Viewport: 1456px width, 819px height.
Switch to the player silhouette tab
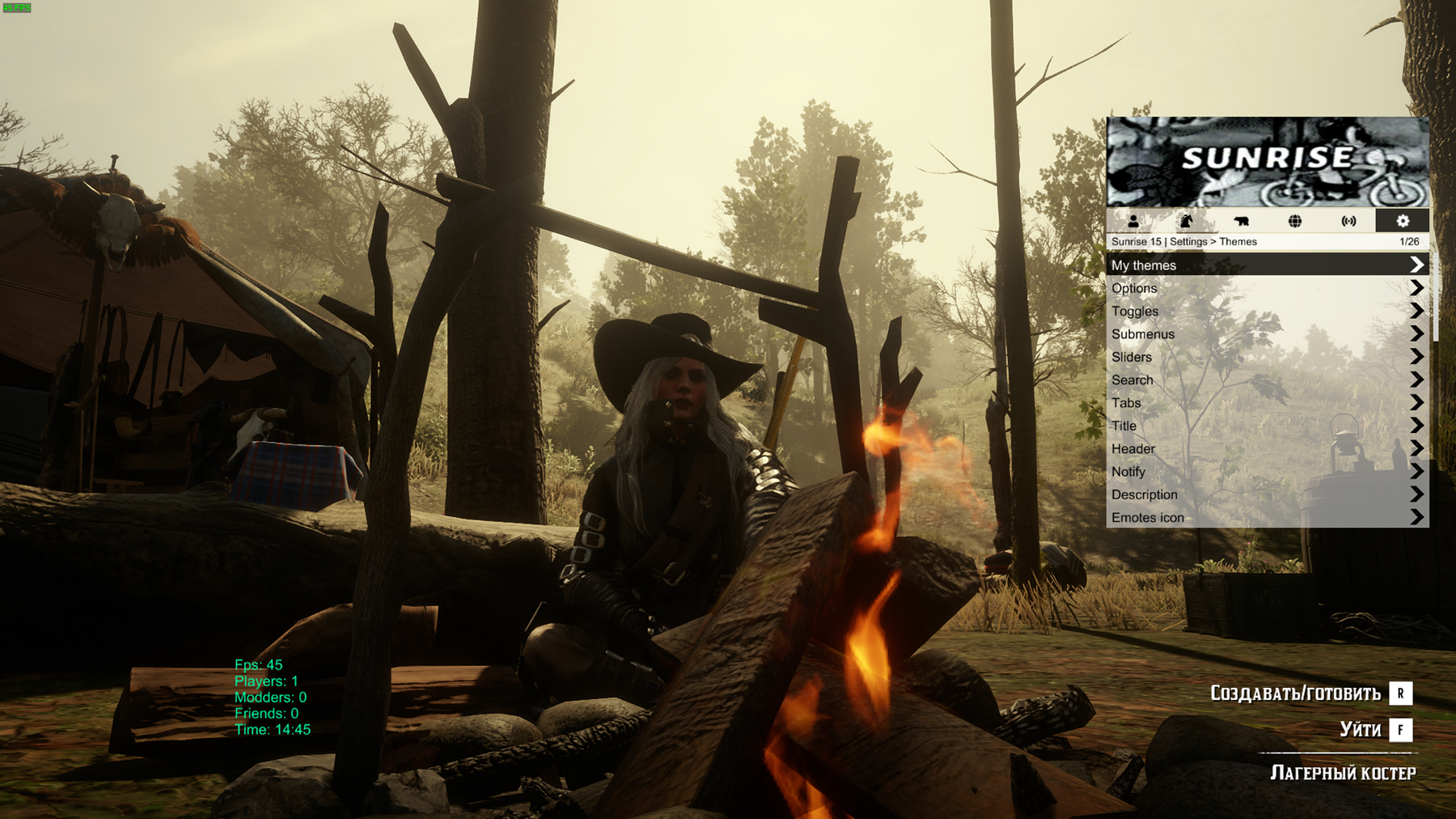coord(1133,221)
